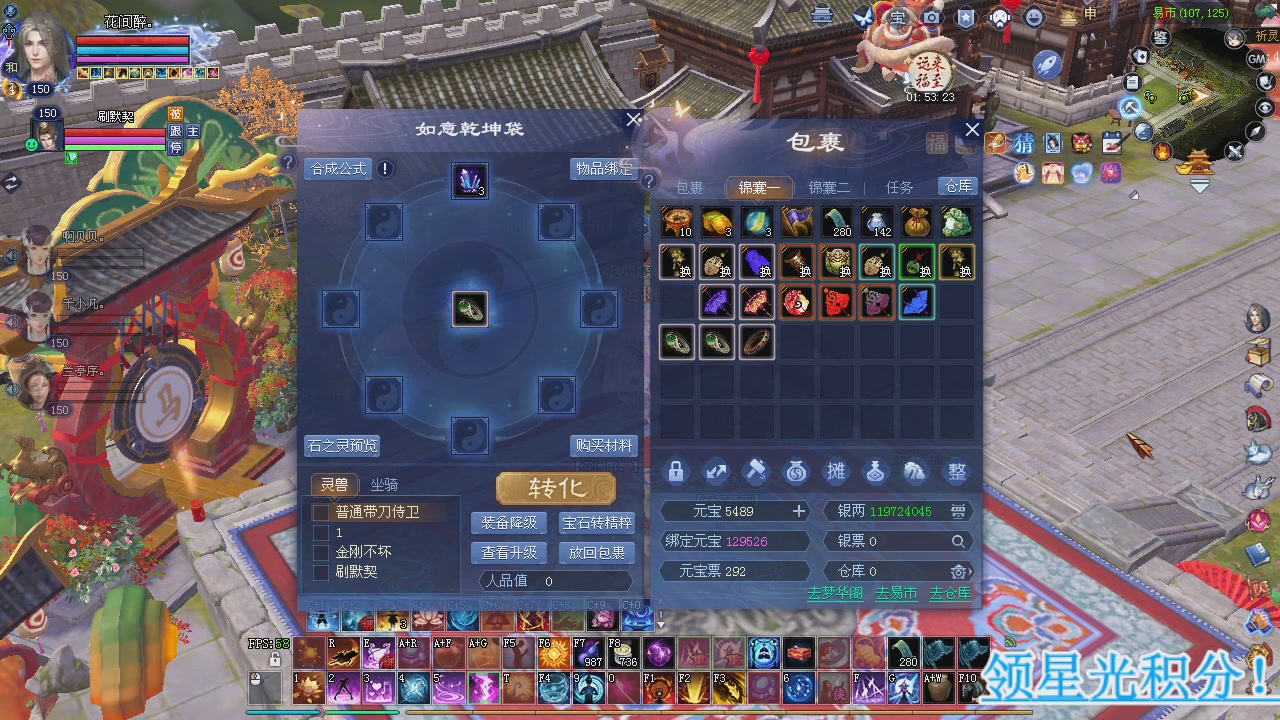Select the potion bottle icon in the bag toolbar
The height and width of the screenshot is (720, 1280).
(x=876, y=472)
